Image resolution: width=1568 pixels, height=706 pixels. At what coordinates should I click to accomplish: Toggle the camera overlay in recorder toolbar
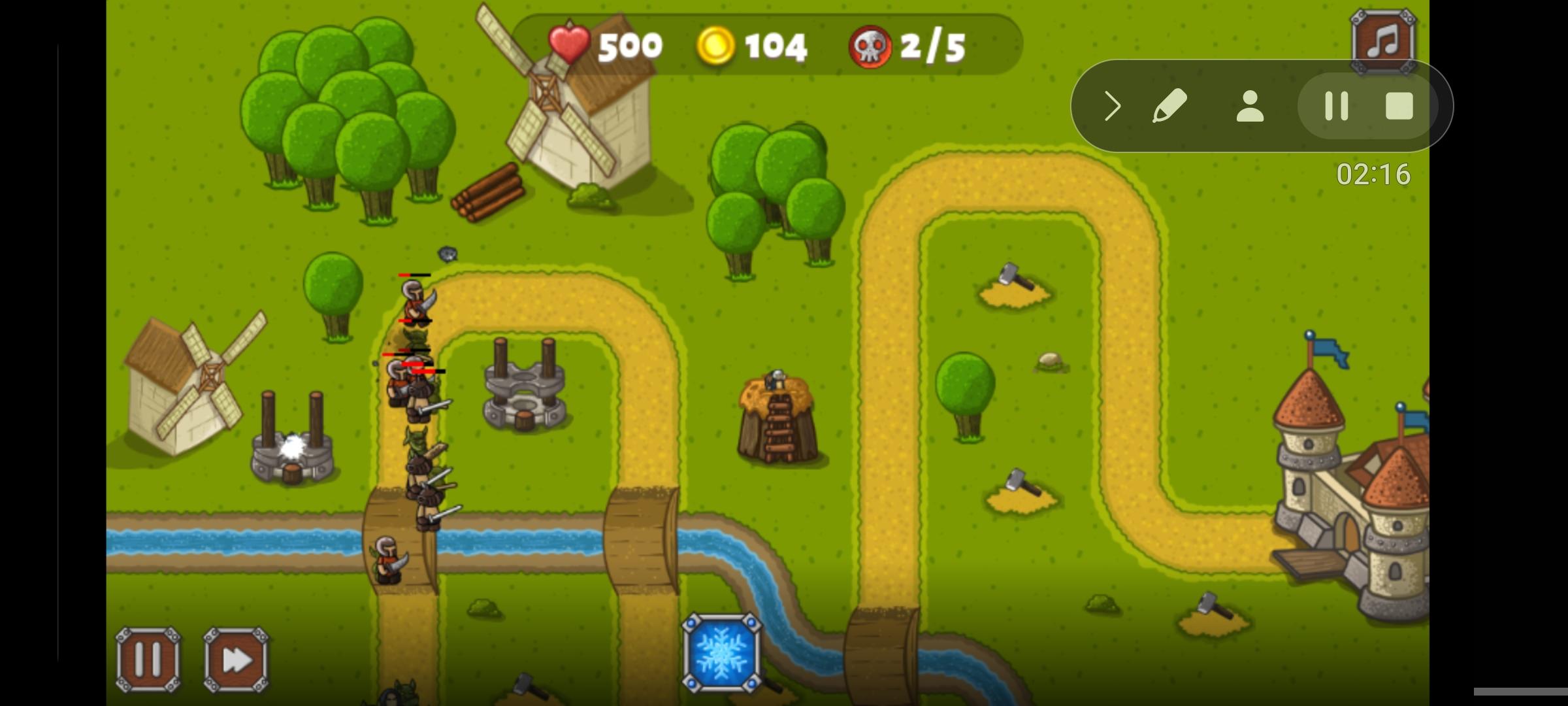tap(1248, 106)
